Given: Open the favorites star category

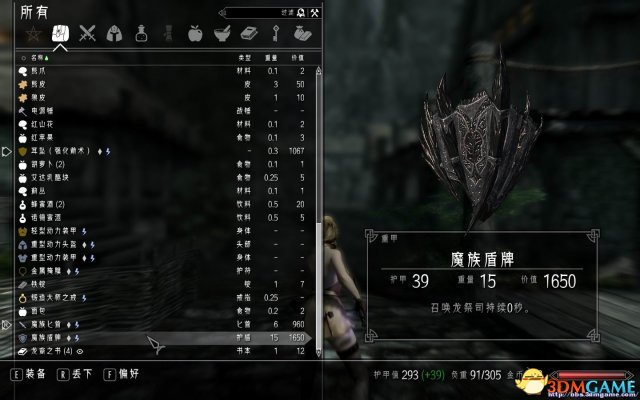Looking at the screenshot, I should (31, 33).
